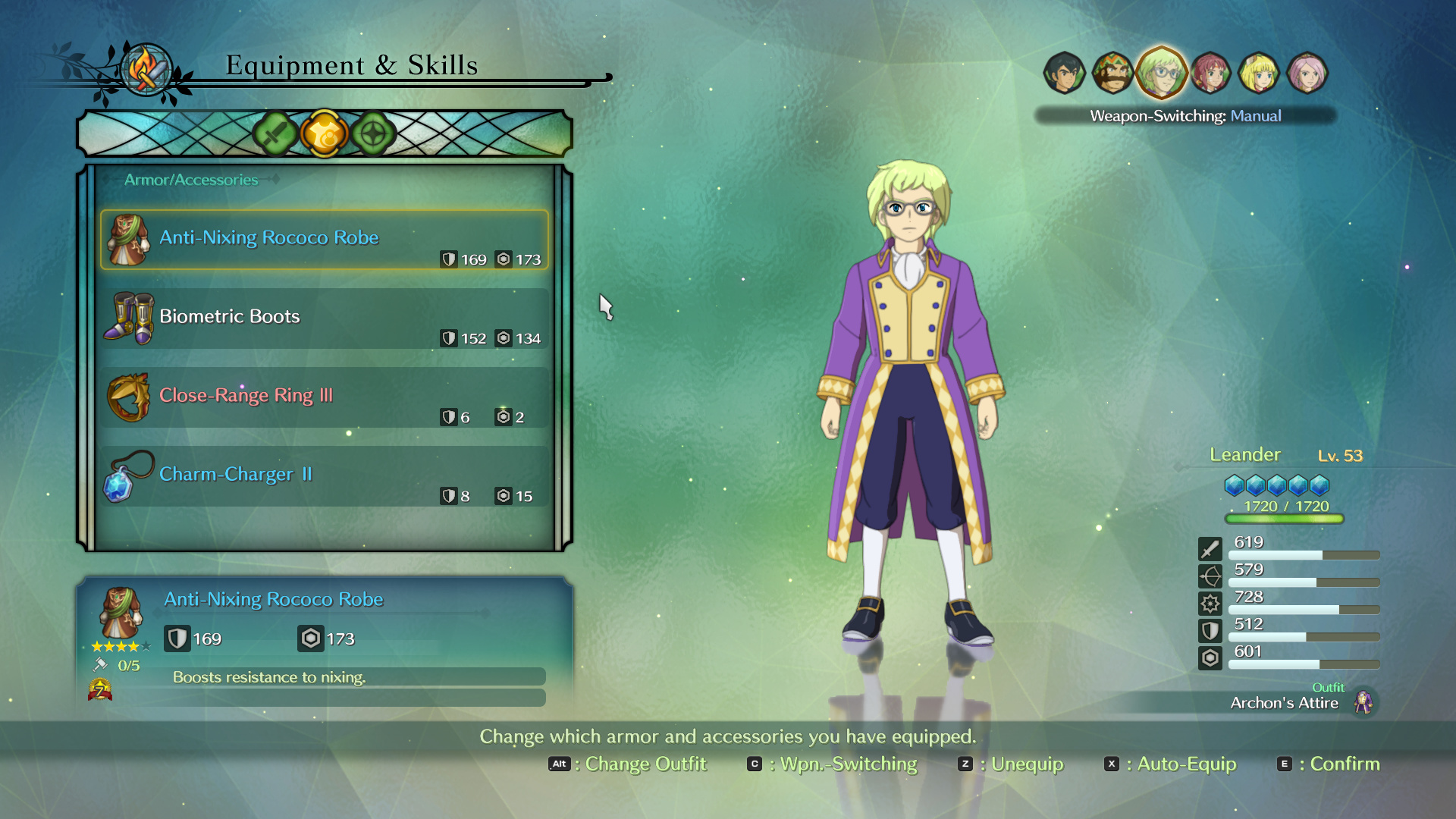Select the pink-haired Bracken portrait
The height and width of the screenshot is (819, 1456).
1307,73
